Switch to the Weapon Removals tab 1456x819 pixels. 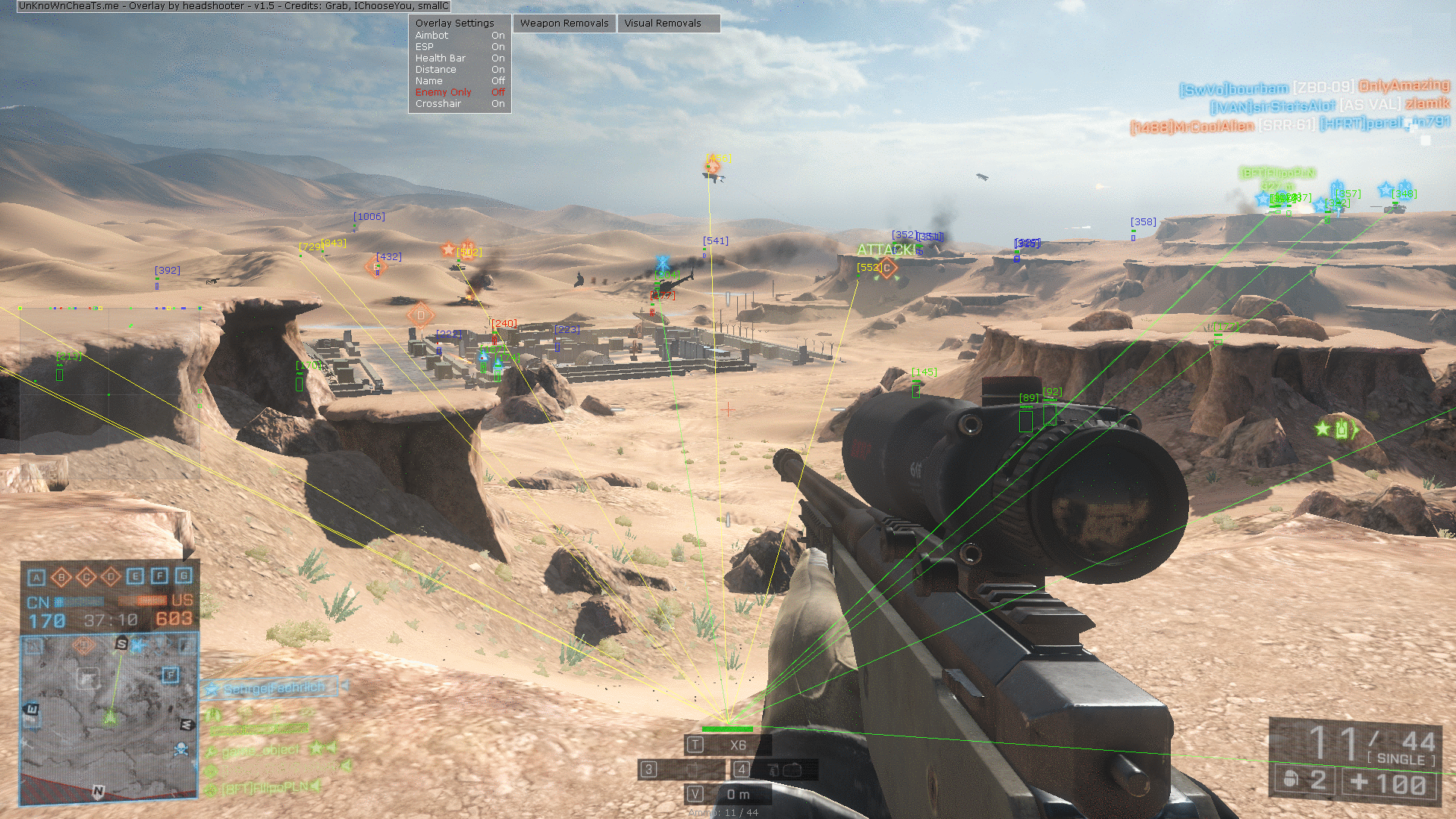pos(564,24)
